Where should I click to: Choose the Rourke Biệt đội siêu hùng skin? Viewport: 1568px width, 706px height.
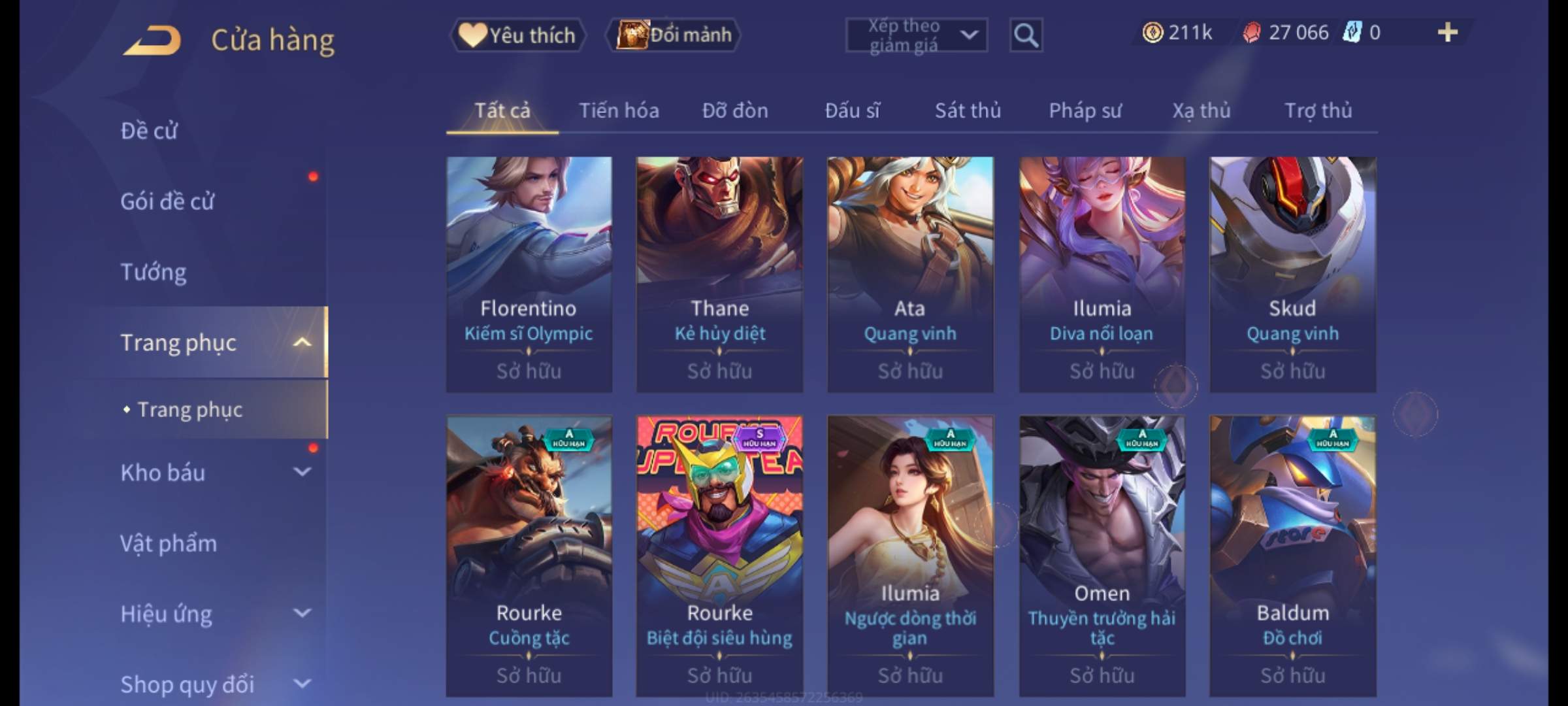tap(719, 556)
